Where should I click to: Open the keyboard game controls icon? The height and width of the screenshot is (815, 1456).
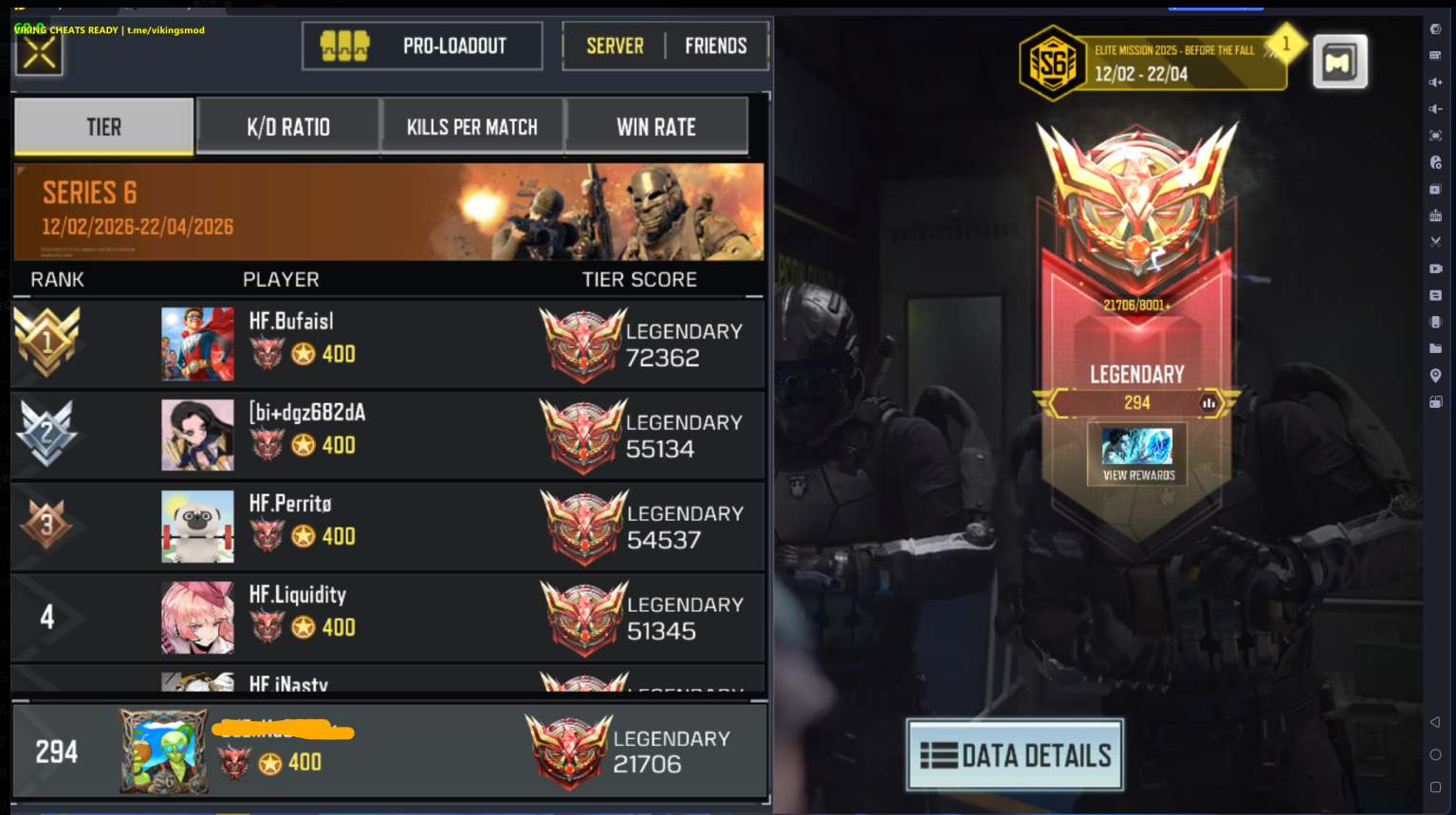tap(1435, 54)
